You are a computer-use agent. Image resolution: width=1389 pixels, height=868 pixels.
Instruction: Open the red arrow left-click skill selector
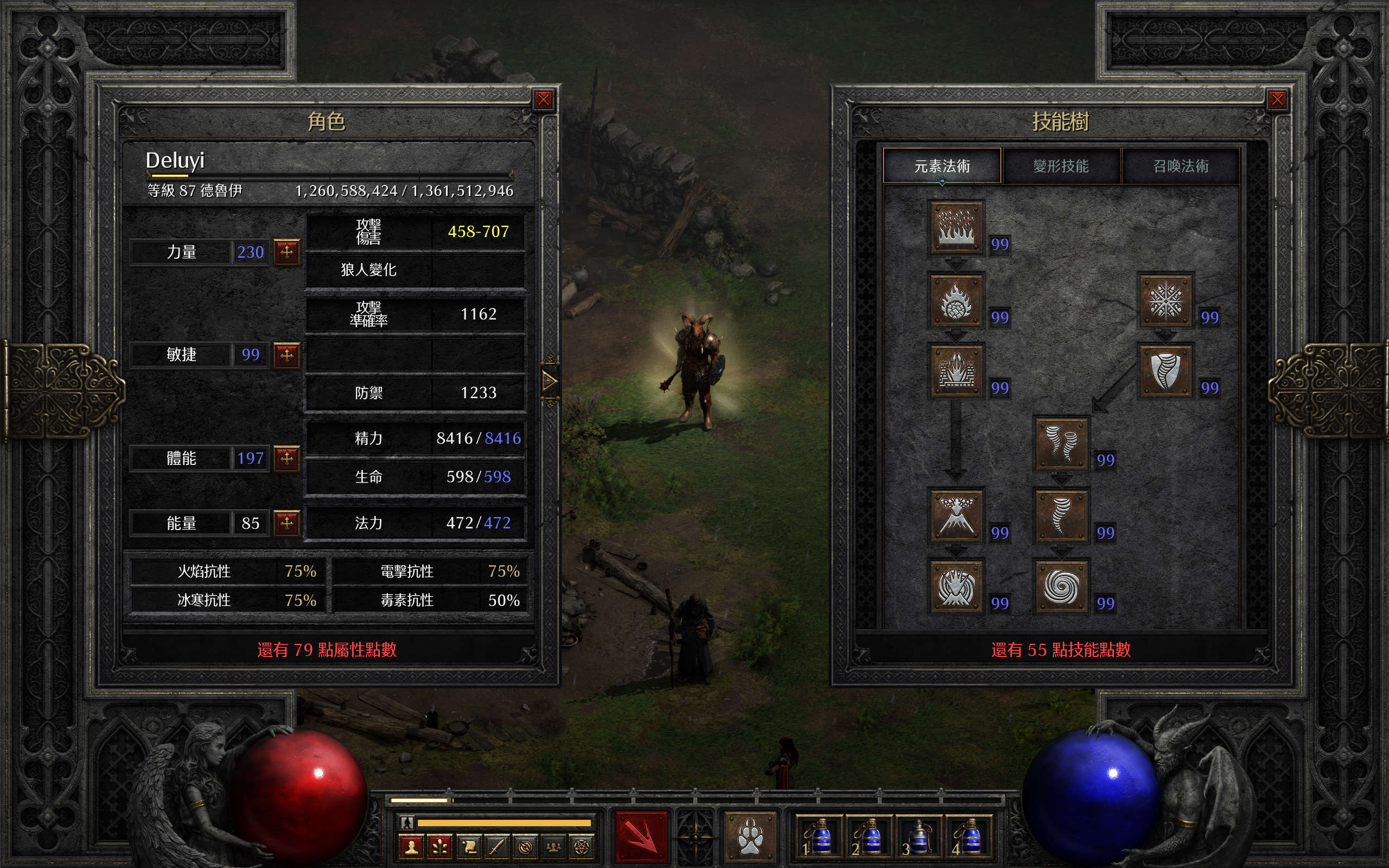tap(641, 837)
